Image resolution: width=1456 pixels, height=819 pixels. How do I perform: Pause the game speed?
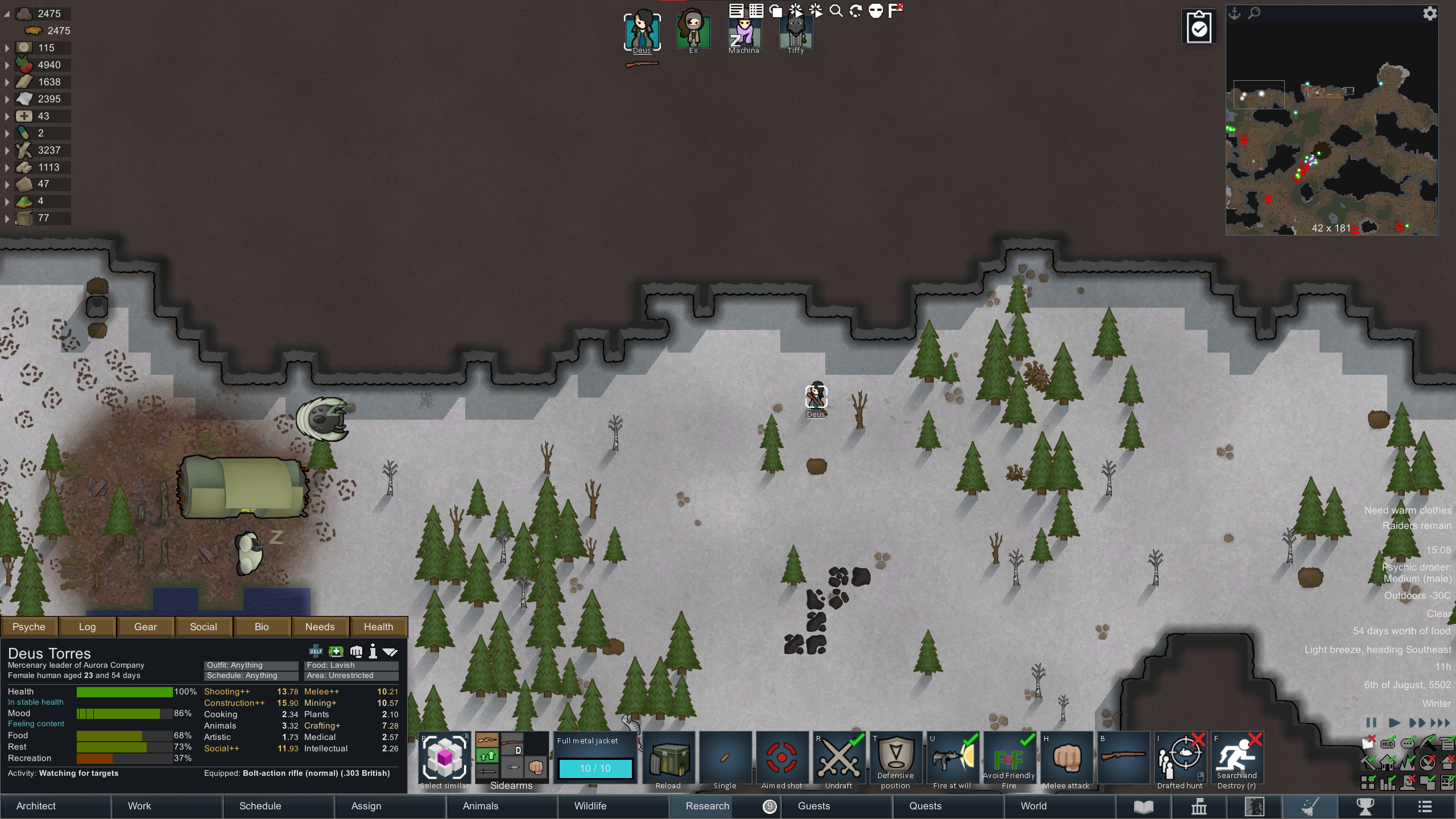coord(1371,723)
